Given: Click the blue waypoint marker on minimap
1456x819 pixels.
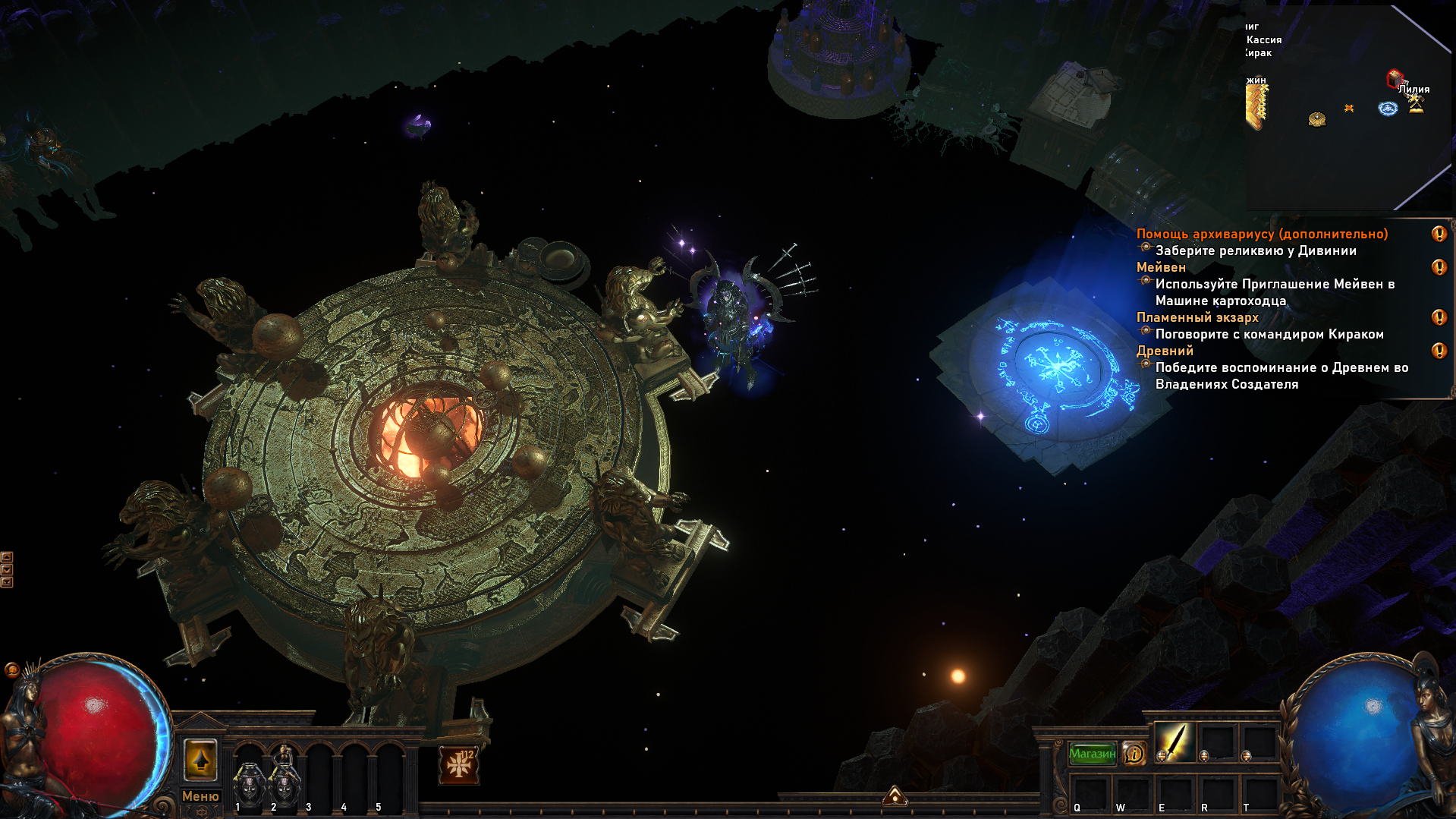Looking at the screenshot, I should click(x=1388, y=109).
